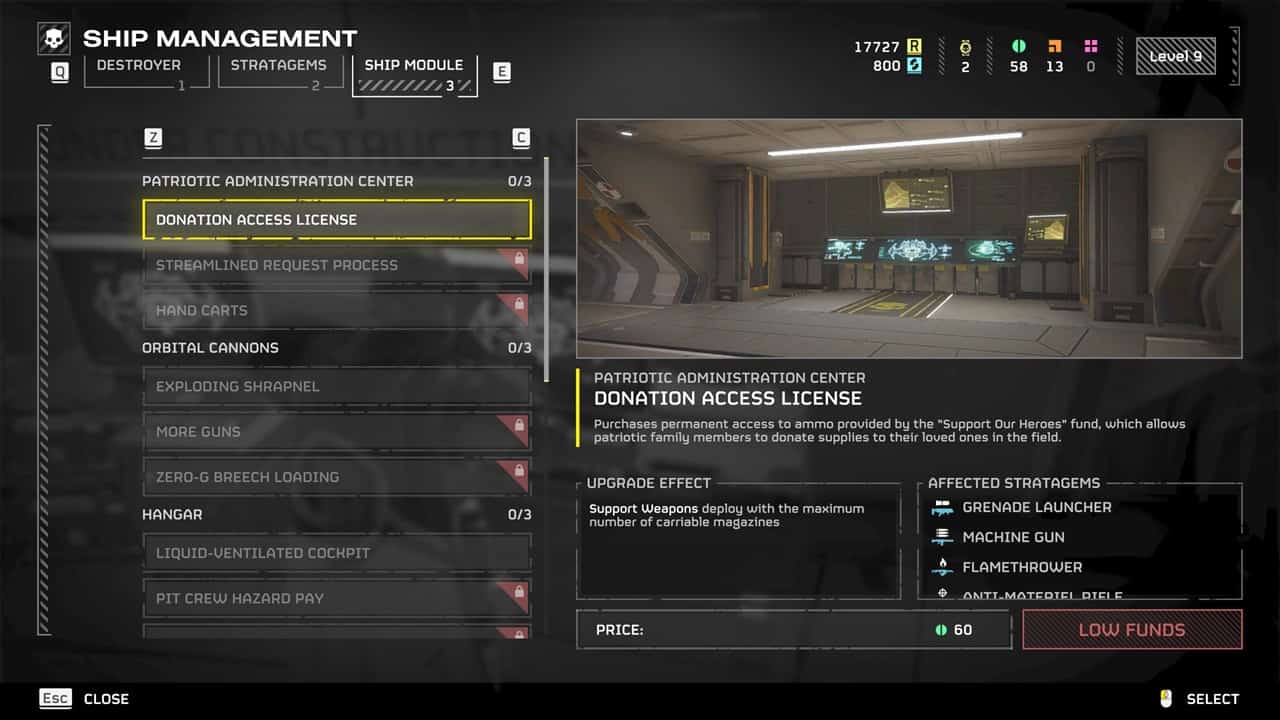Screen dimensions: 1280x720
Task: Select Donation Access License upgrade
Action: (x=337, y=220)
